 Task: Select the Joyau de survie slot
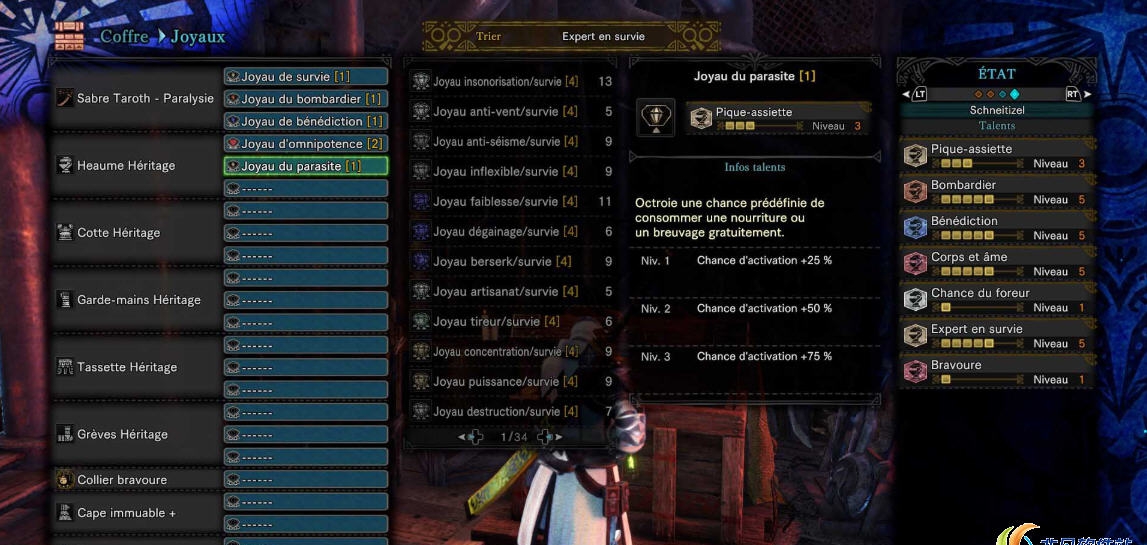tap(305, 77)
